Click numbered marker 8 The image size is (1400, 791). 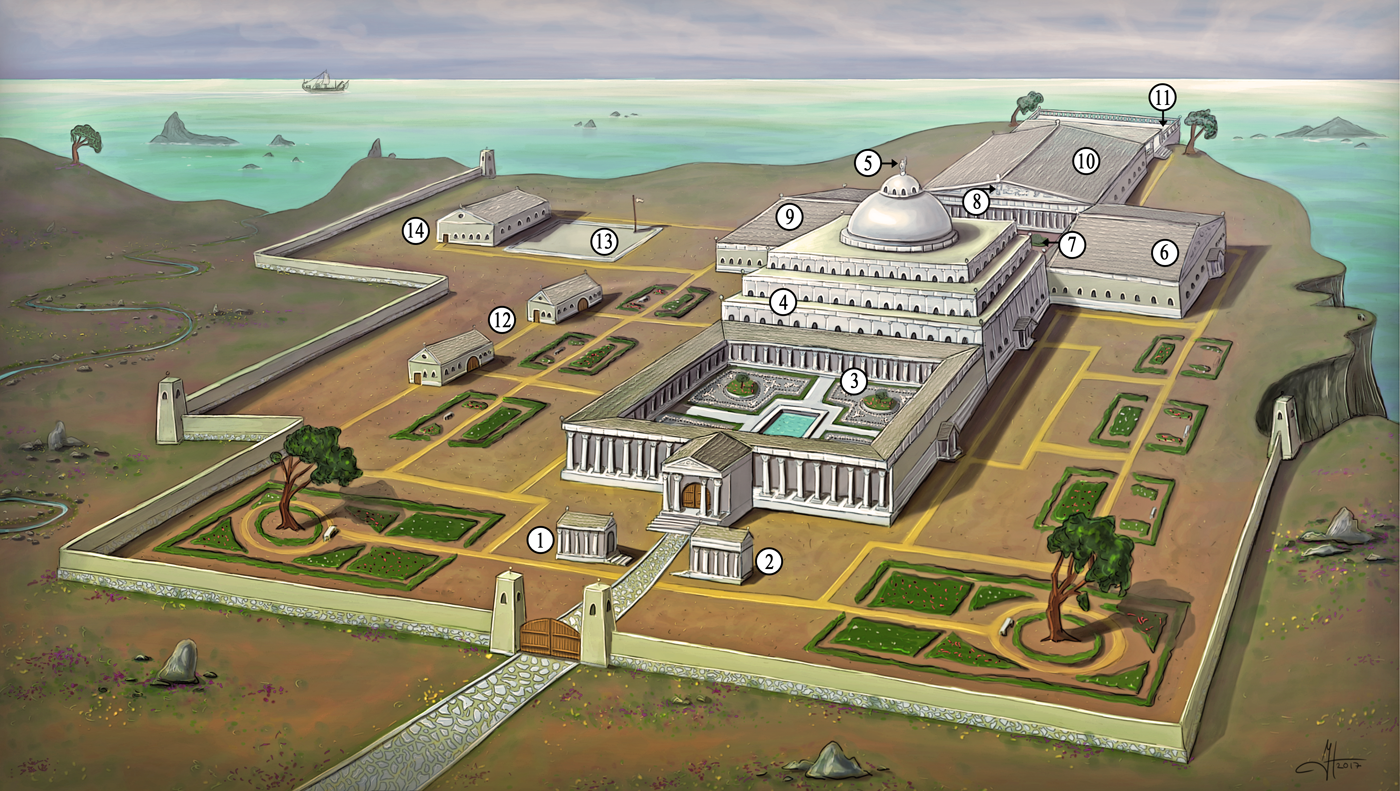[x=976, y=202]
